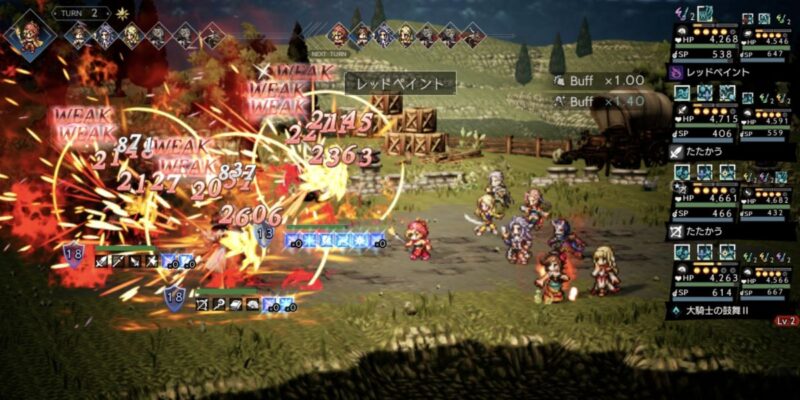Screen dimensions: 800x400
Task: Choose the back-row member with 4,591 HP
Action: [x=767, y=120]
